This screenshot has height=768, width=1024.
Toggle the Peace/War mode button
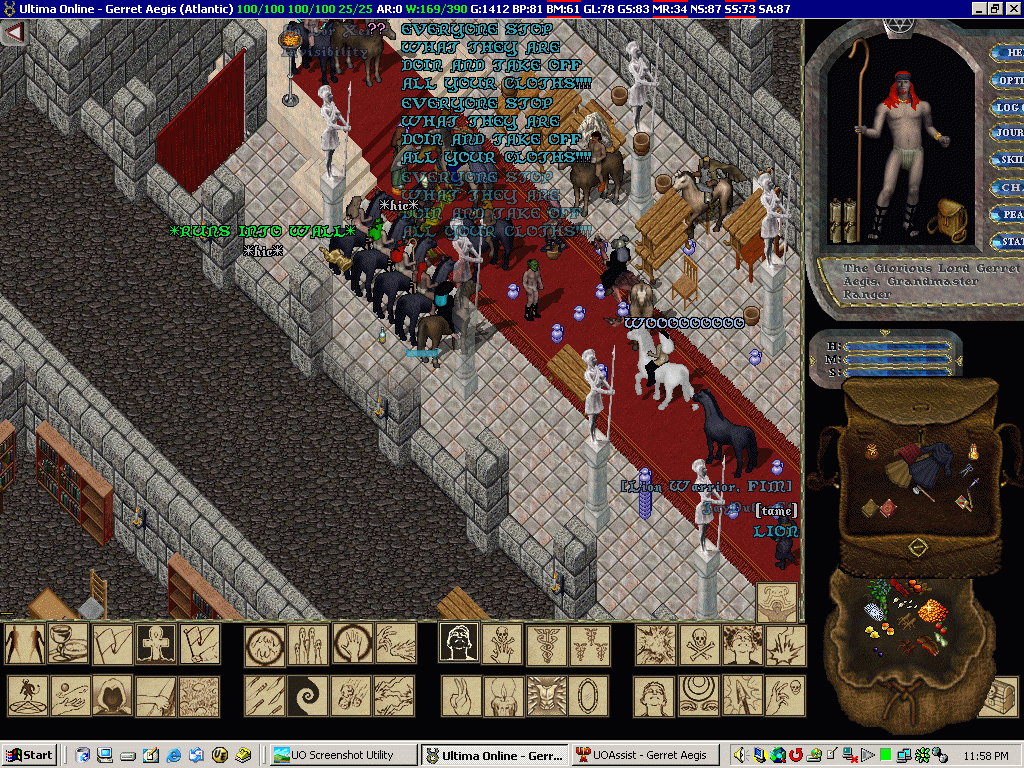(x=1008, y=214)
